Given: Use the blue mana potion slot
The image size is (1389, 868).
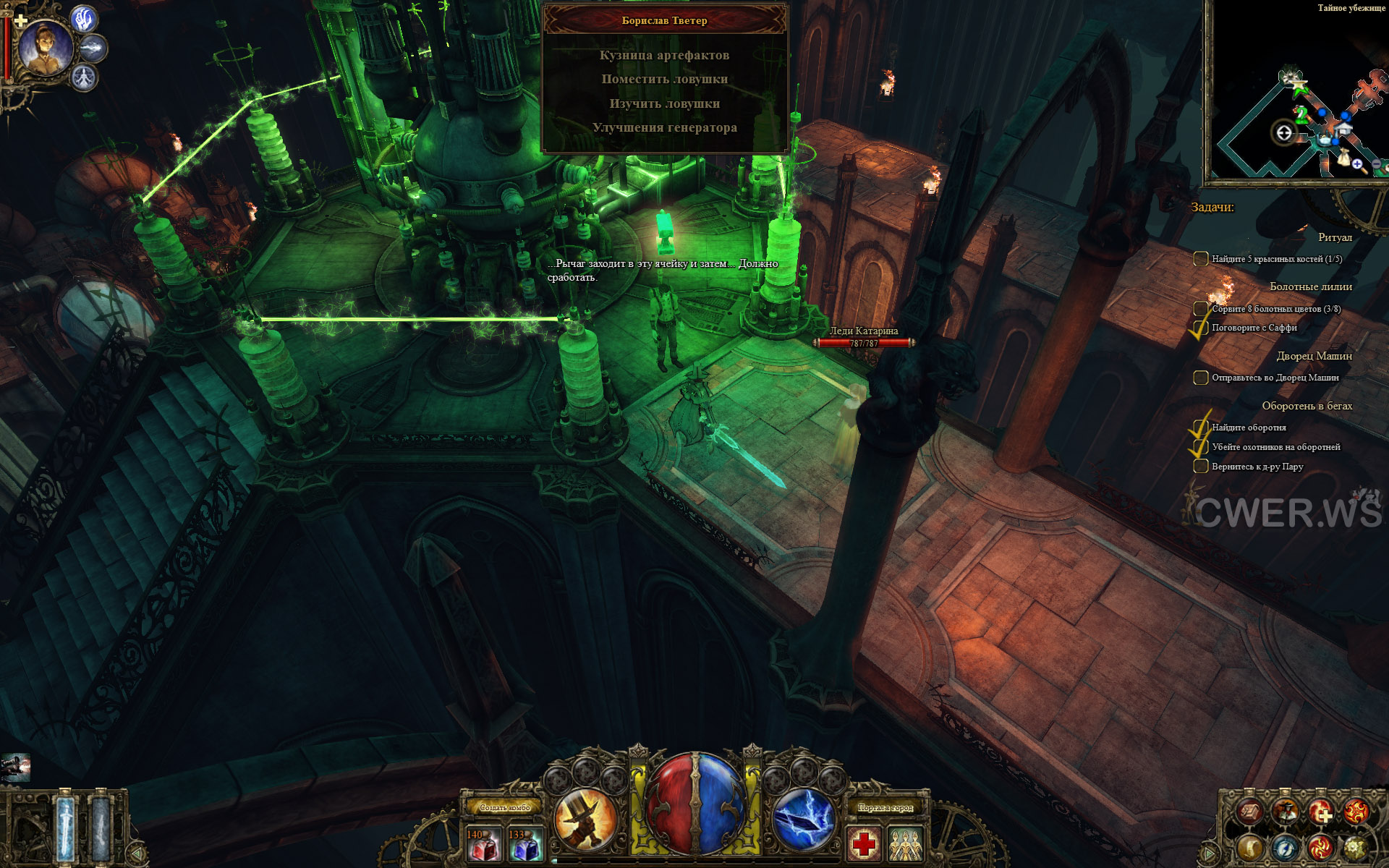Looking at the screenshot, I should click(525, 843).
